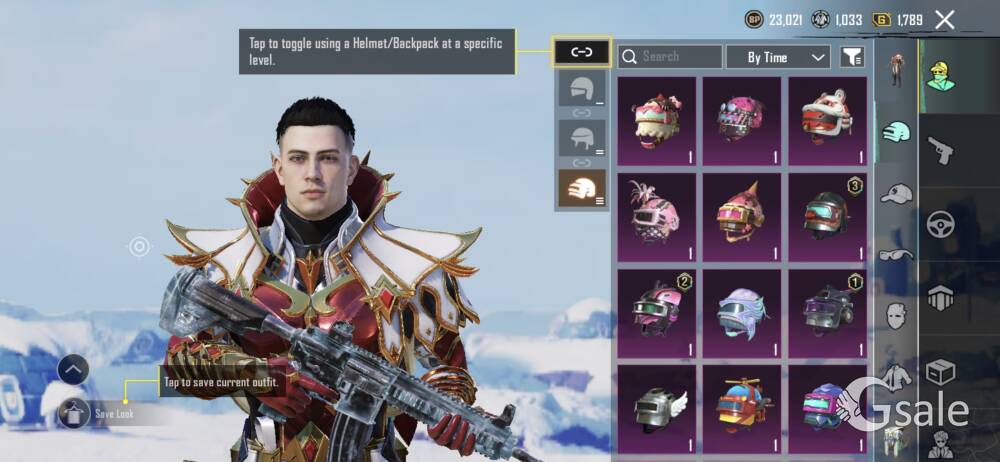This screenshot has width=1000, height=462.
Task: Switch to the weapon skins pistol tab
Action: pos(940,150)
